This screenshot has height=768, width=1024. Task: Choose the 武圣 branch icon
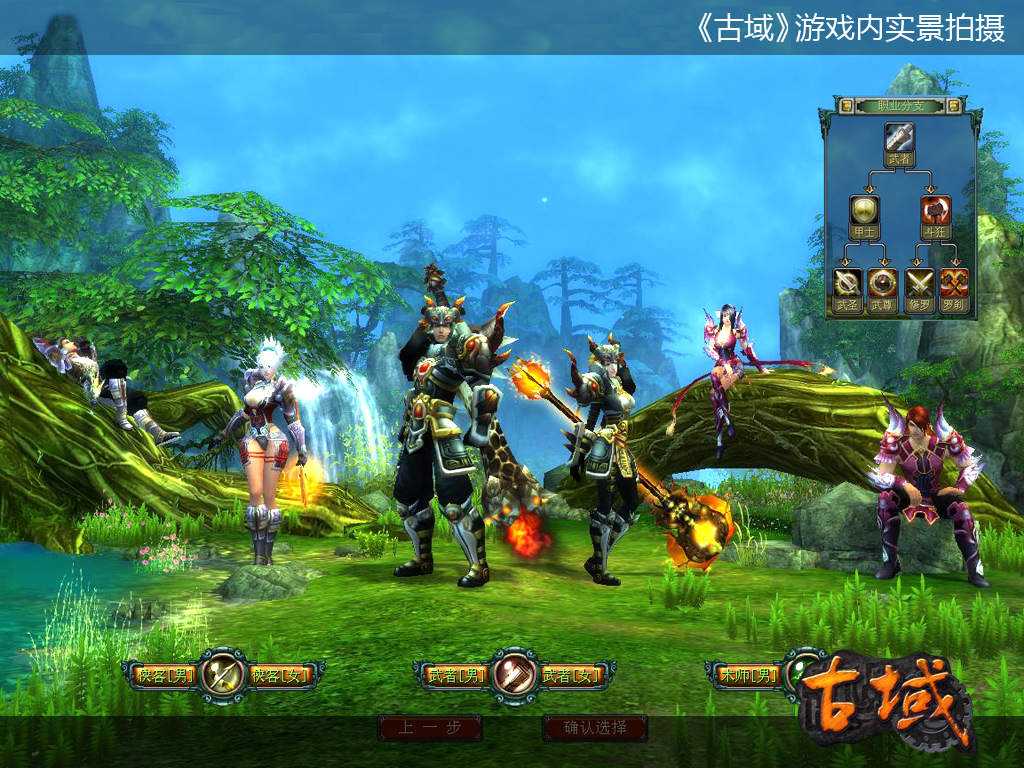(x=847, y=283)
